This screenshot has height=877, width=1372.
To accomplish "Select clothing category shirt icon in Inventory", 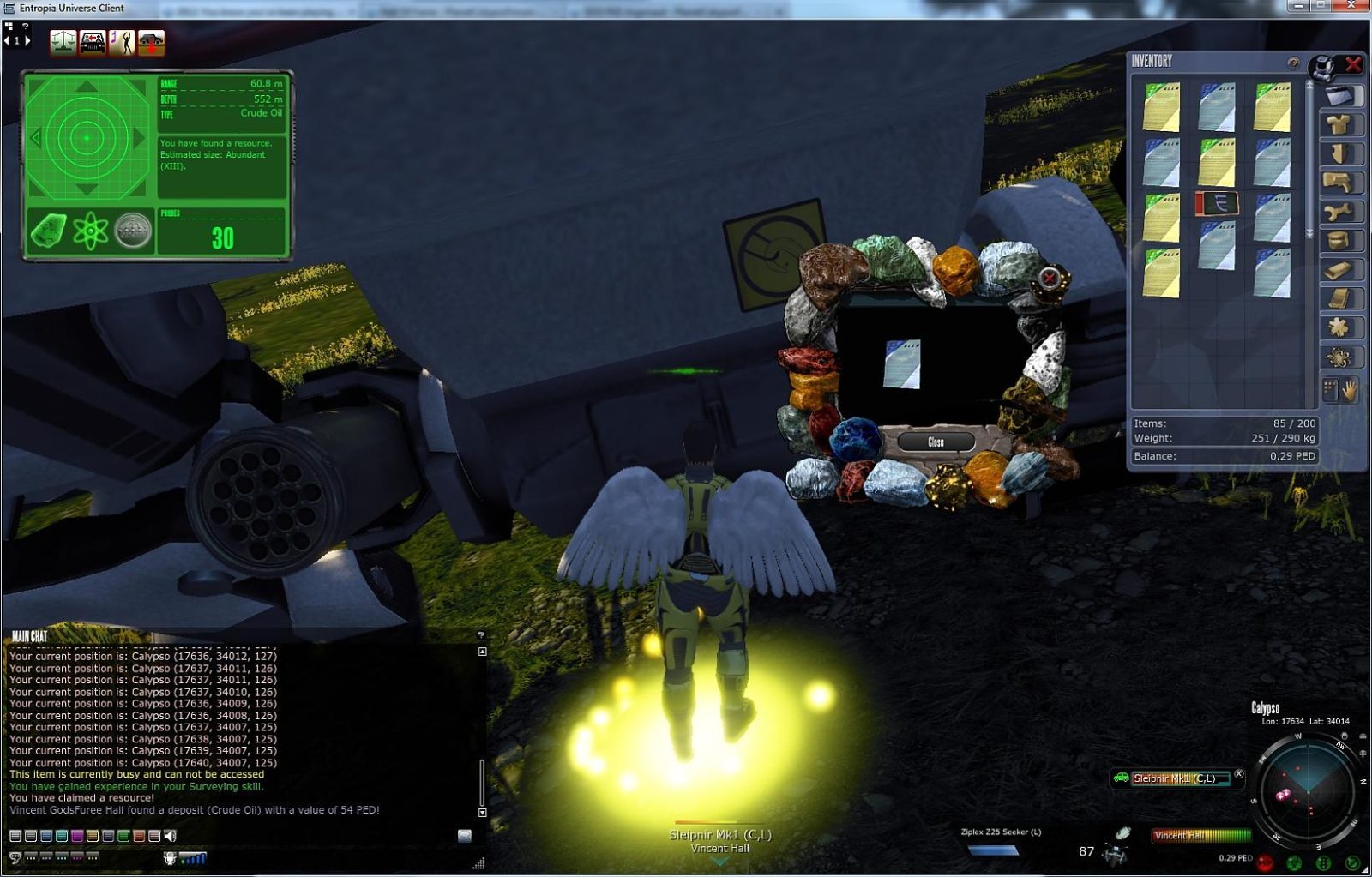I will (1339, 124).
